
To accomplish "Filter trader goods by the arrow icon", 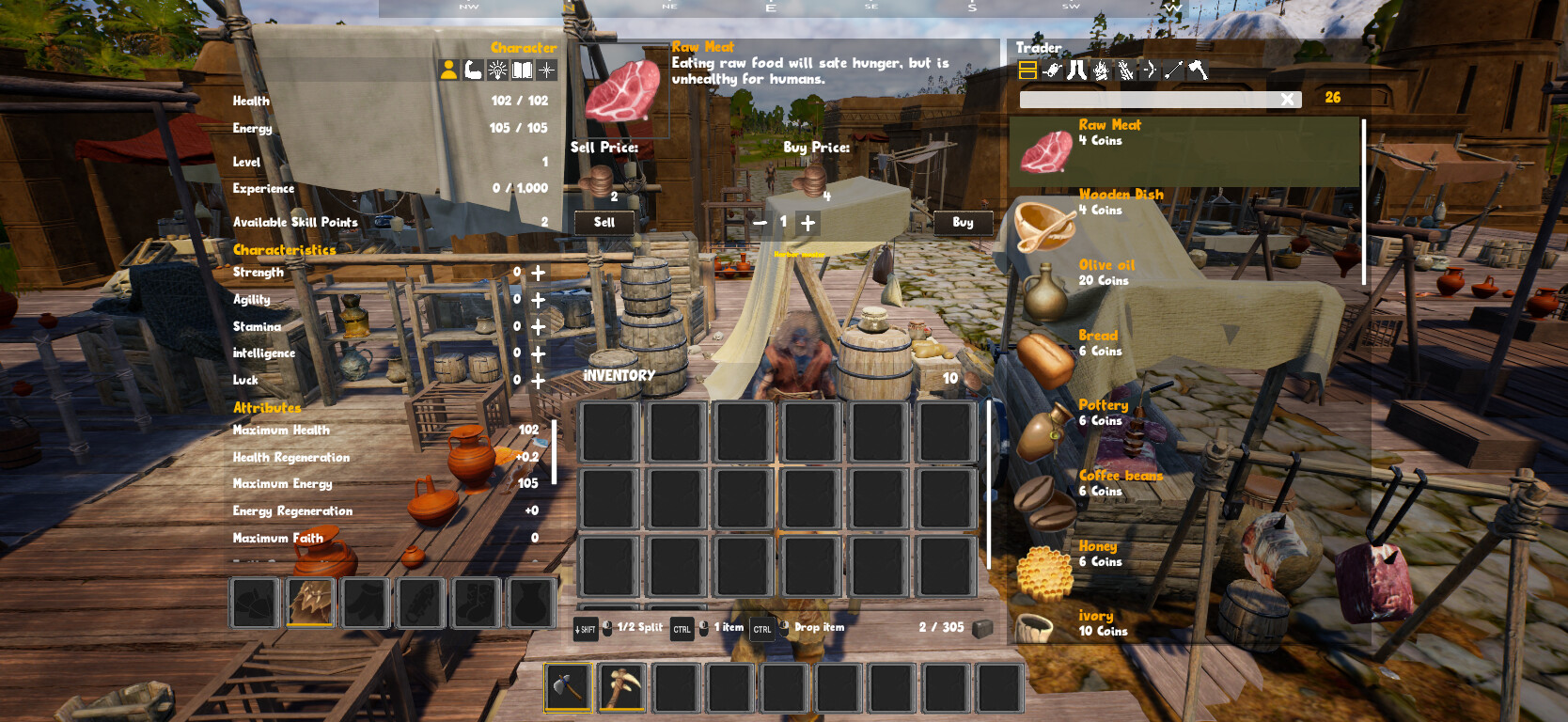I will tap(1175, 70).
